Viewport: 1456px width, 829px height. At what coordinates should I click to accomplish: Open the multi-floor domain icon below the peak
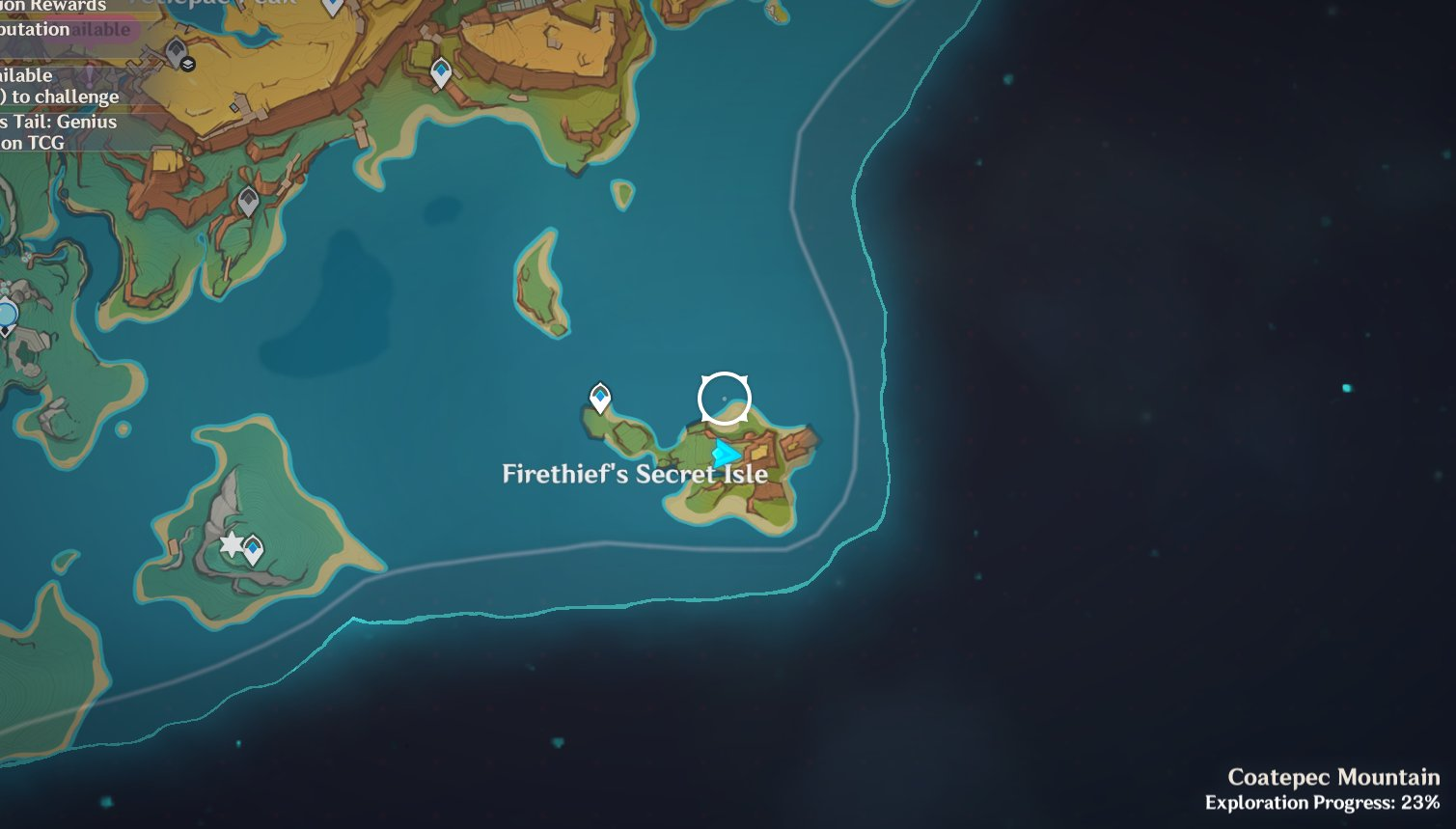tap(177, 51)
